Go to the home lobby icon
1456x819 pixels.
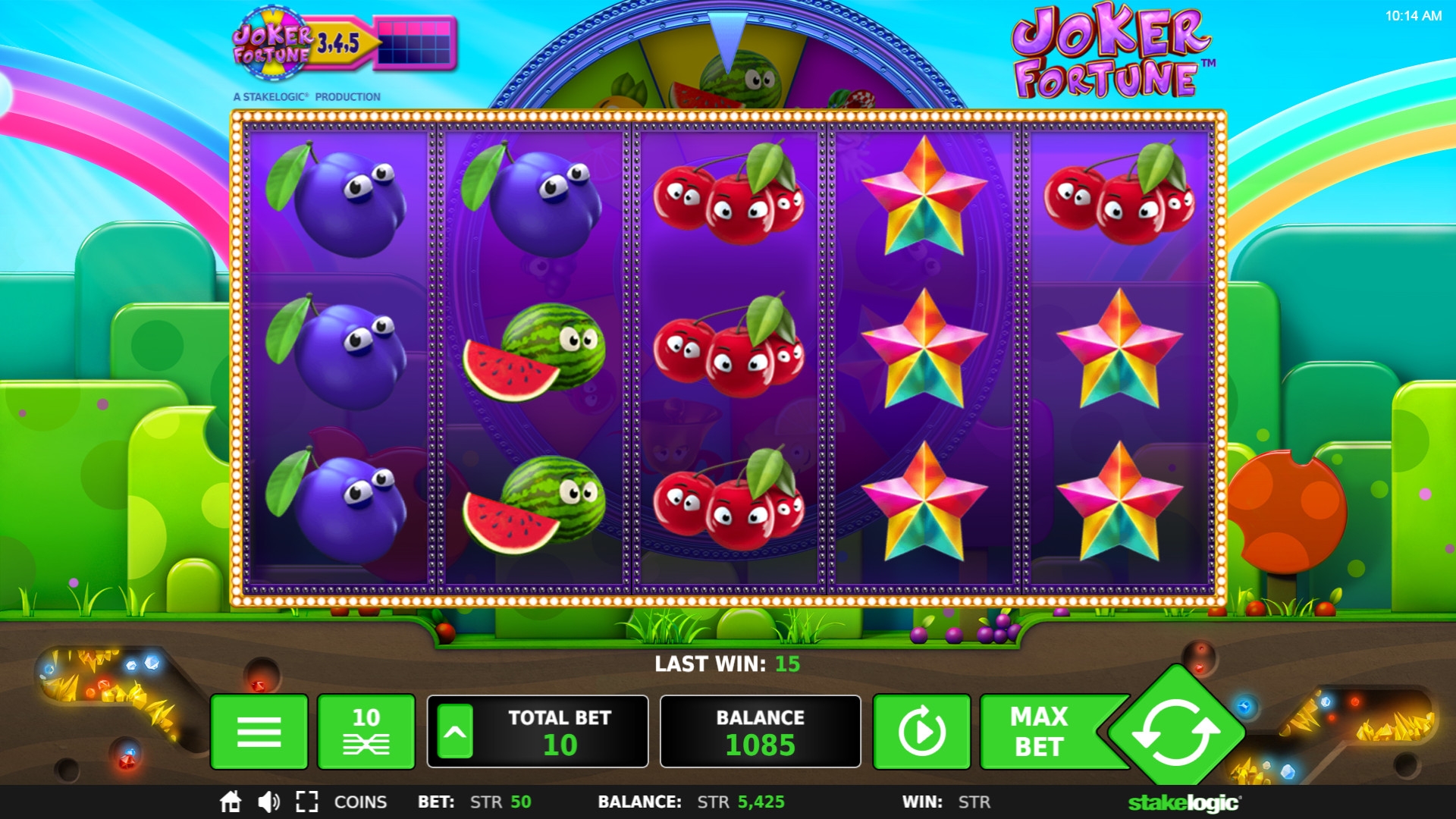[x=231, y=802]
